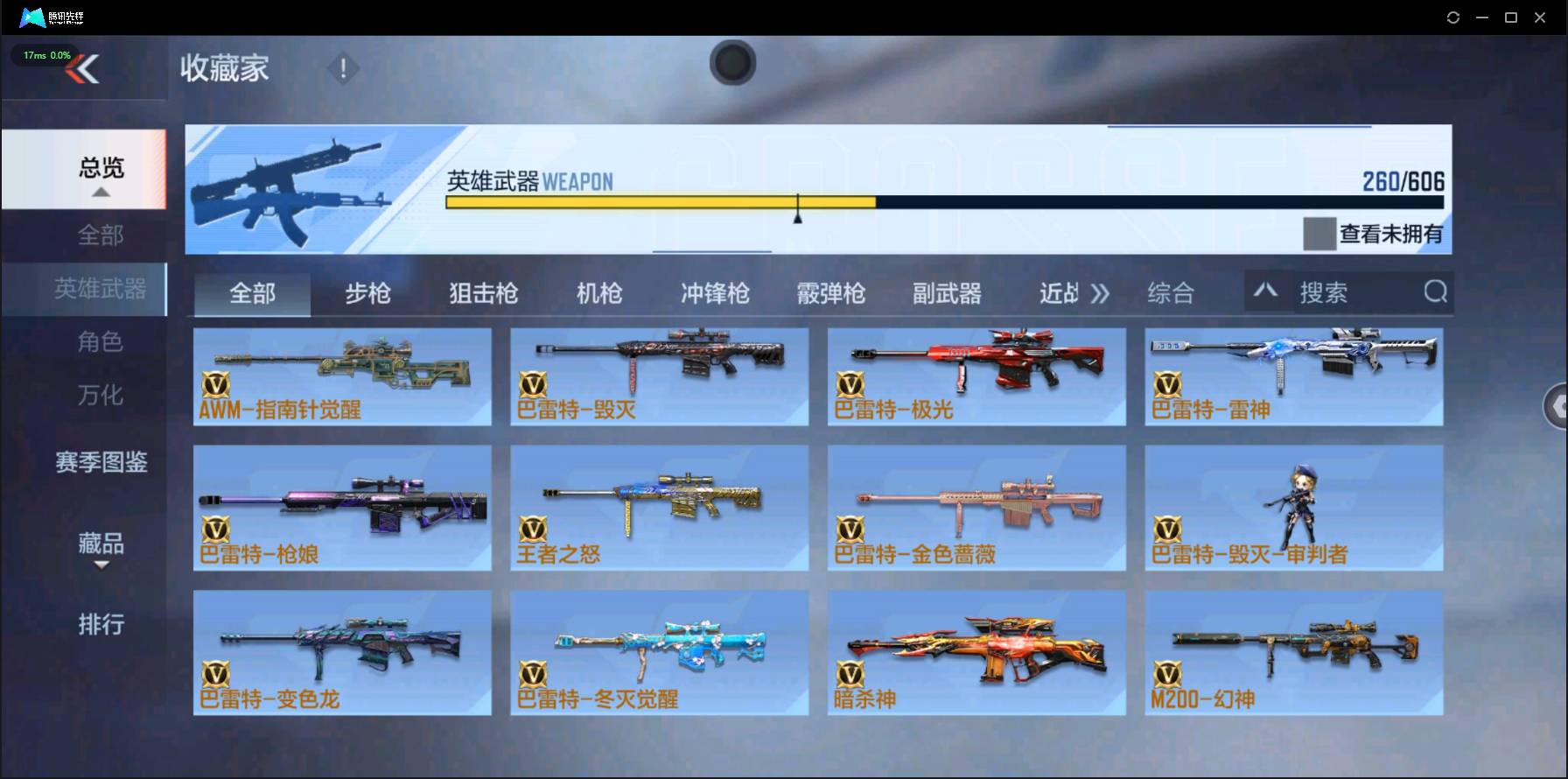Open the 综合 sort dropdown
Image resolution: width=1568 pixels, height=779 pixels.
point(1170,293)
